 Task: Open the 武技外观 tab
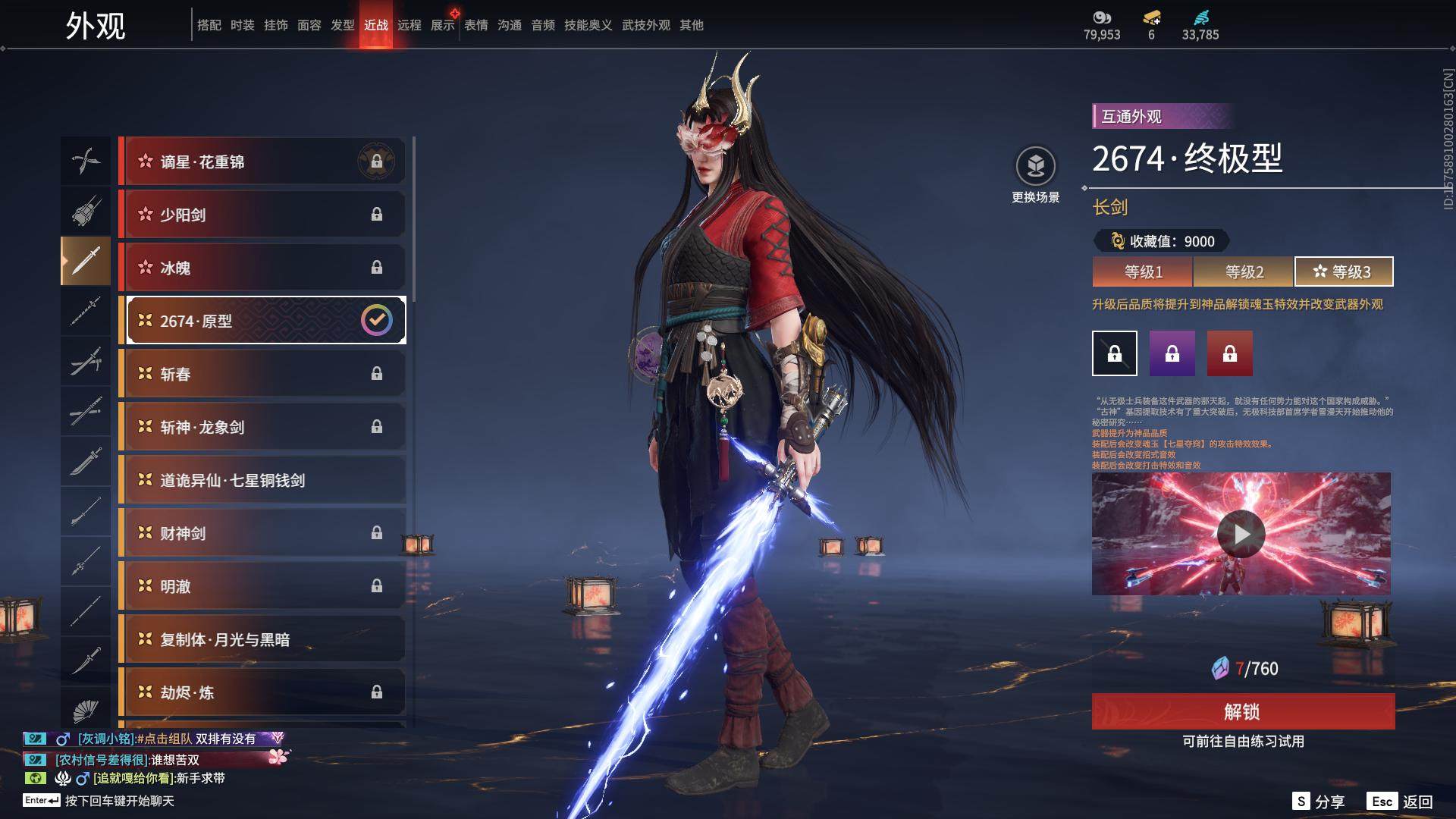click(x=646, y=25)
